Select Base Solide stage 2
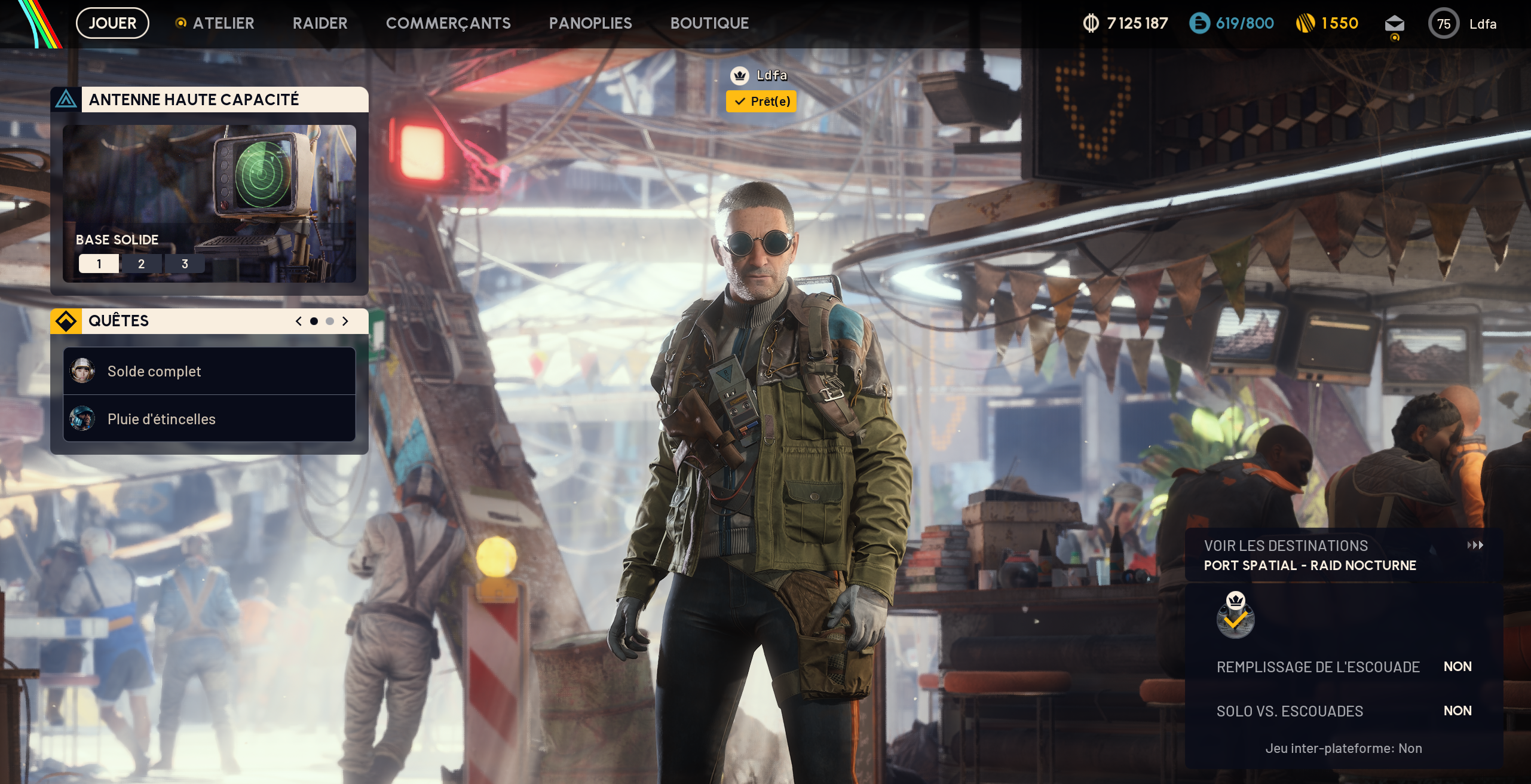Image resolution: width=1531 pixels, height=784 pixels. click(x=141, y=264)
